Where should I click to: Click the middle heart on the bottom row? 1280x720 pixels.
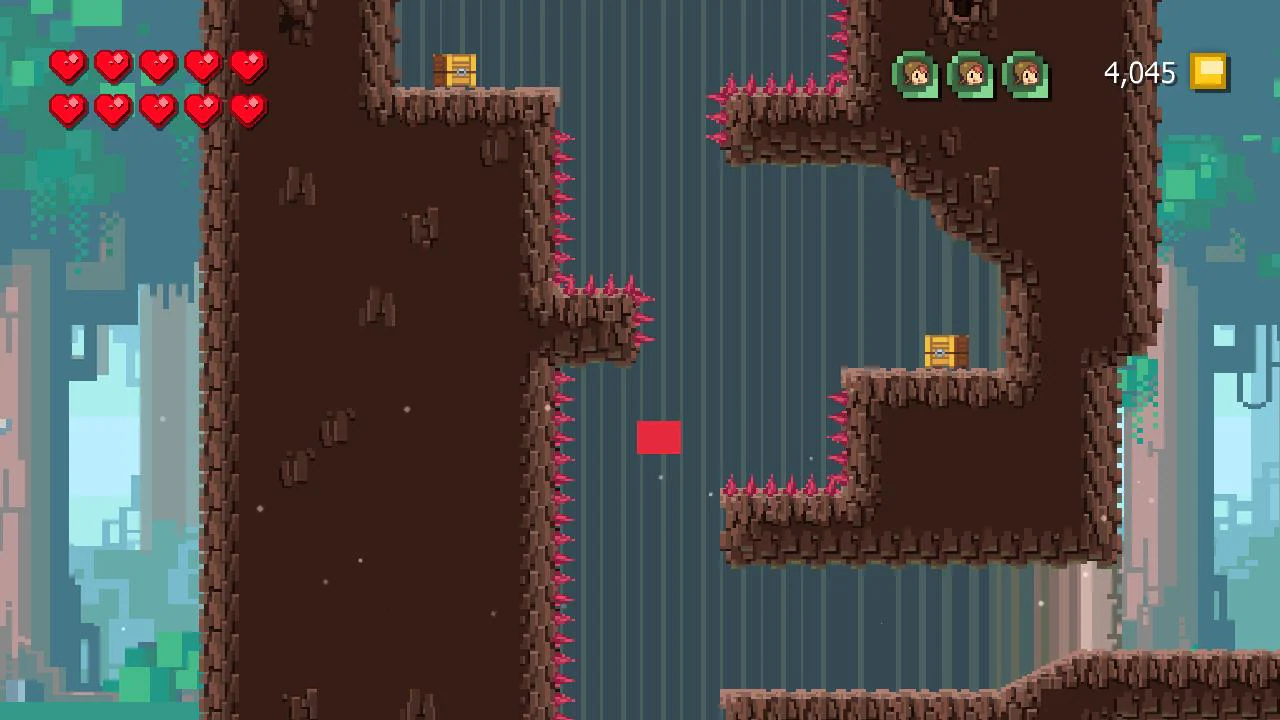pos(156,110)
